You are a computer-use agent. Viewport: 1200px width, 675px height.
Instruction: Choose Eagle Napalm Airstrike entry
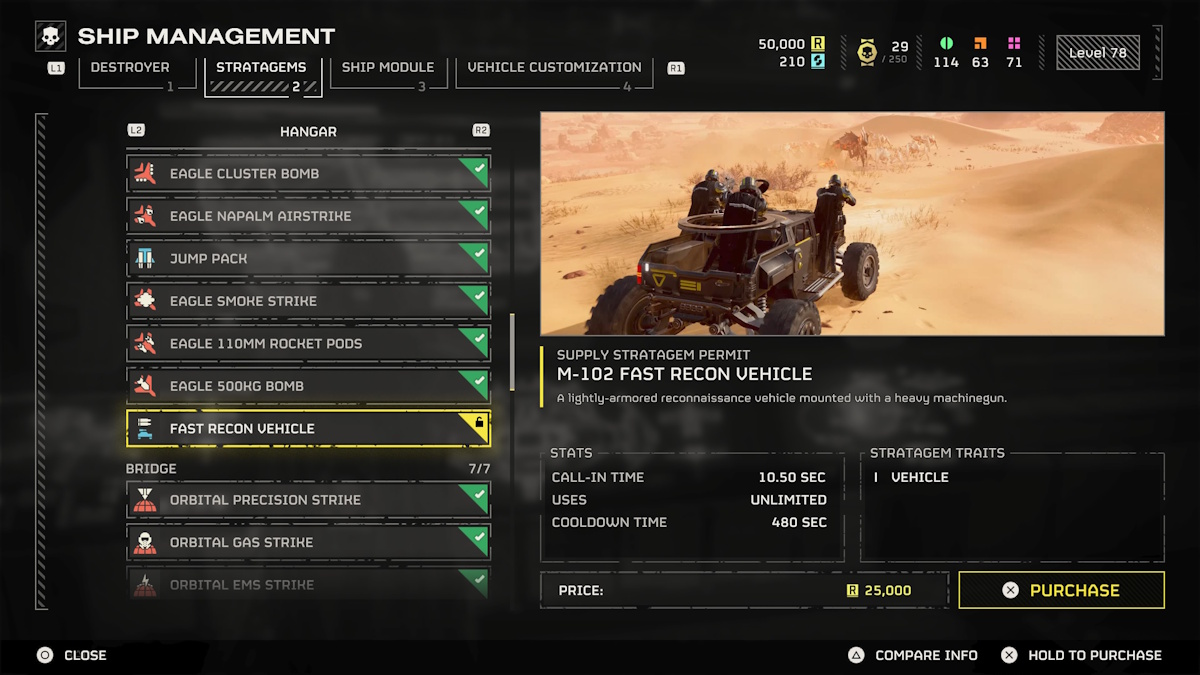tap(308, 216)
